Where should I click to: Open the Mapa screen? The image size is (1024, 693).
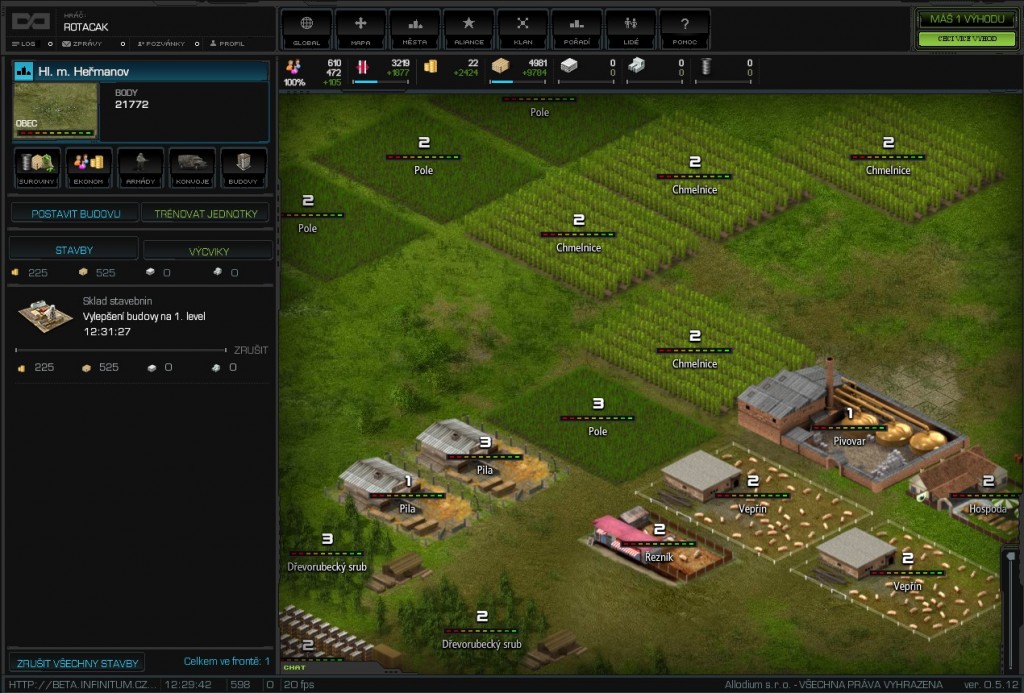(x=361, y=29)
